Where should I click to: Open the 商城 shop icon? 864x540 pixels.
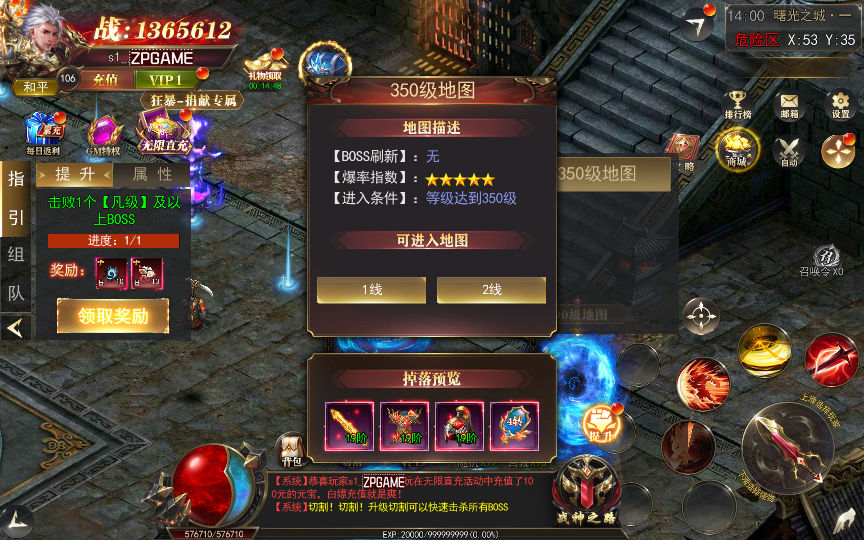click(x=737, y=148)
